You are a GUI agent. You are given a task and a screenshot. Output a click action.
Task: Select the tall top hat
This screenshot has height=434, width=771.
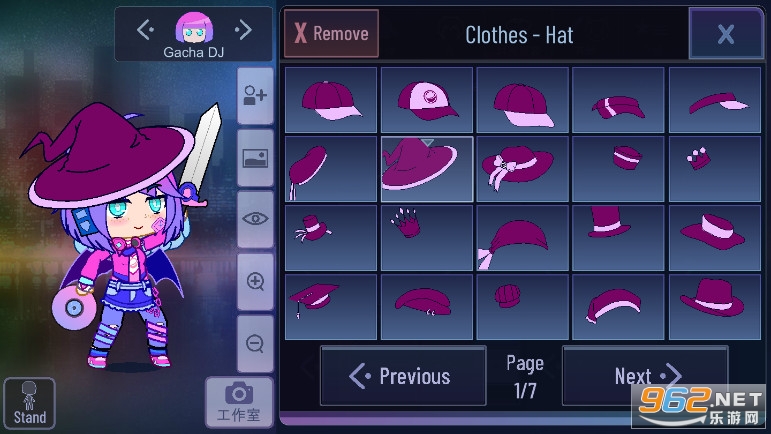tap(619, 238)
